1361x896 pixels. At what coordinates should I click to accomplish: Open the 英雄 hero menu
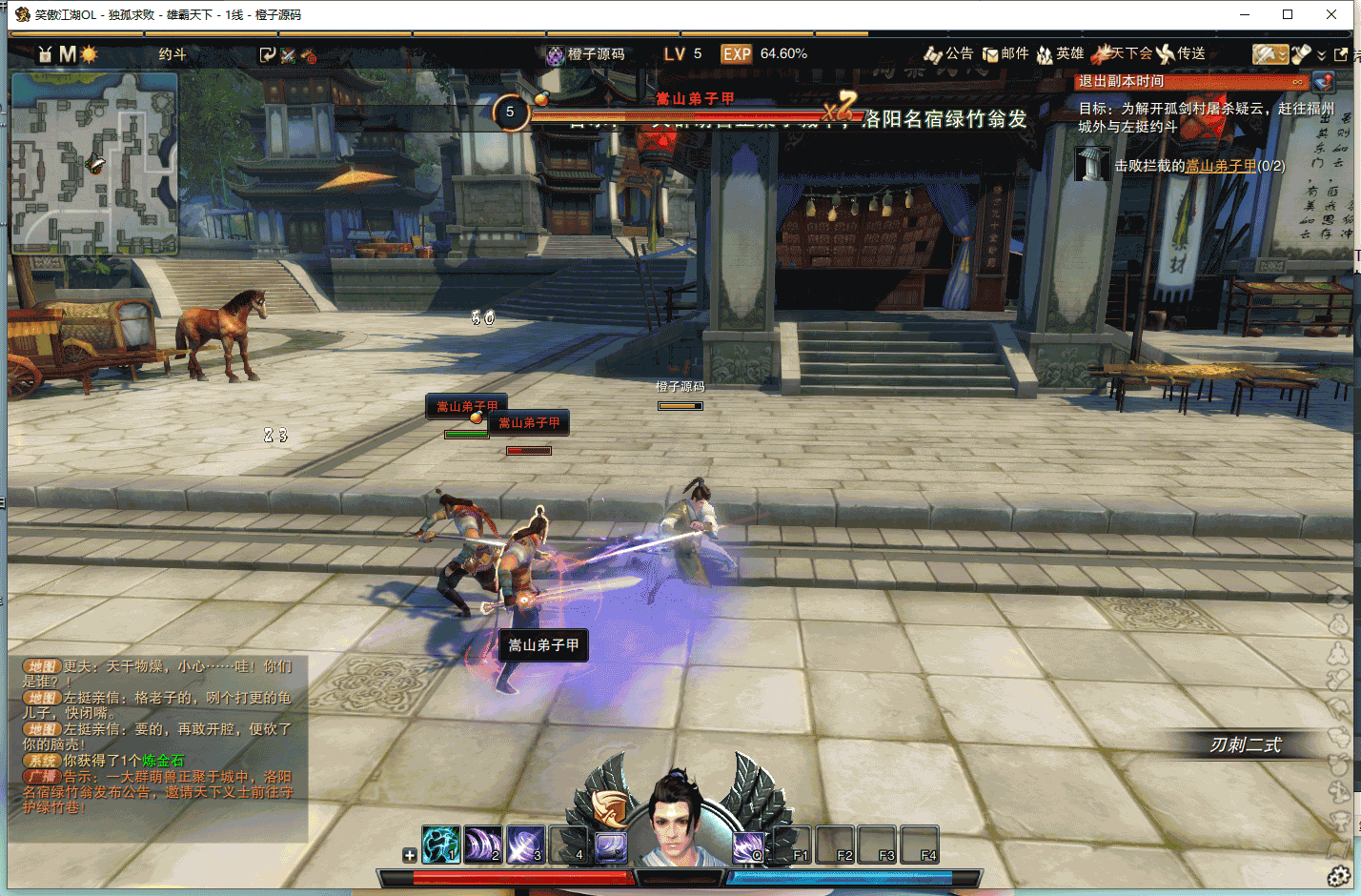(x=1060, y=54)
